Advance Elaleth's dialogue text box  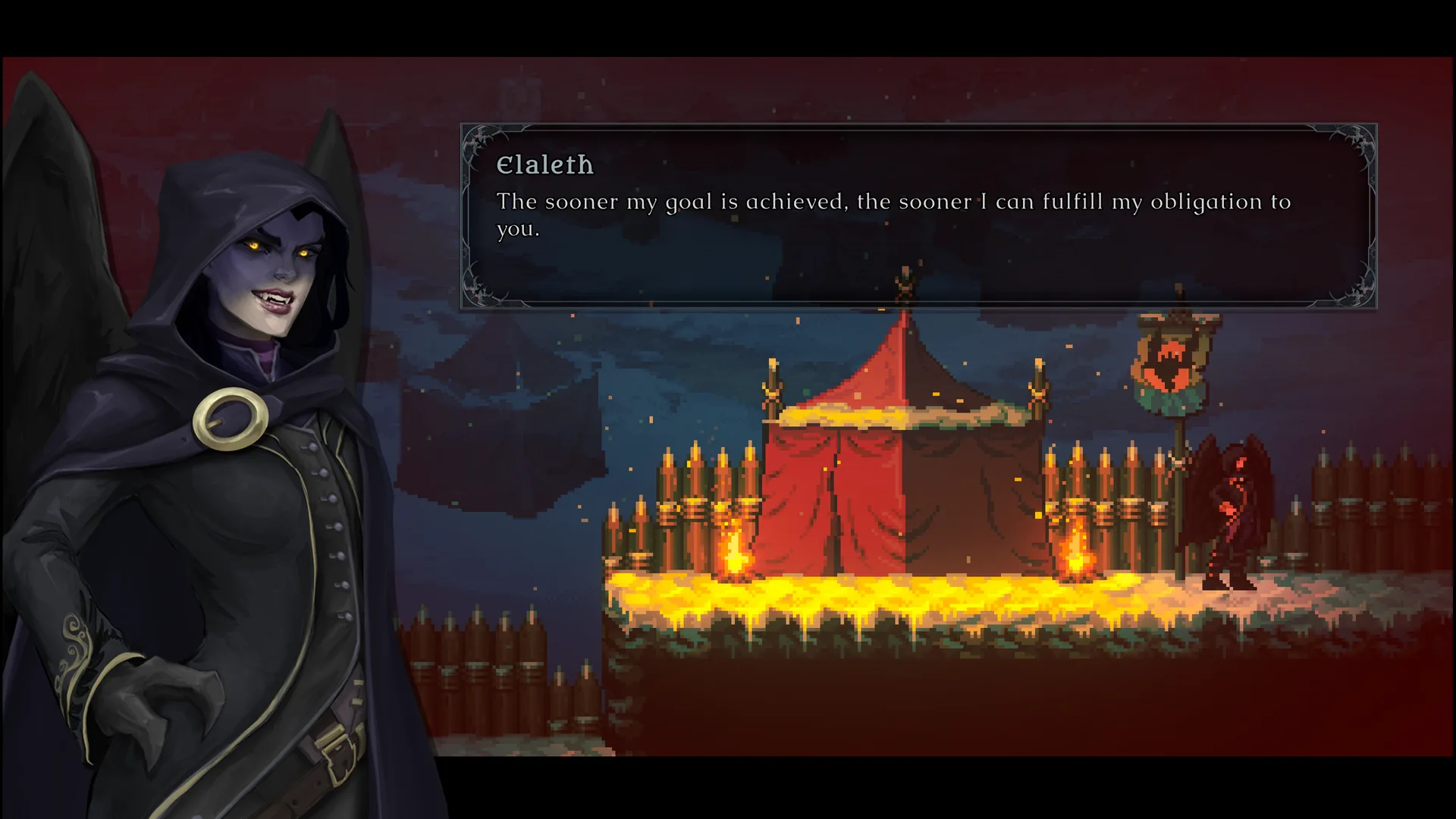918,217
